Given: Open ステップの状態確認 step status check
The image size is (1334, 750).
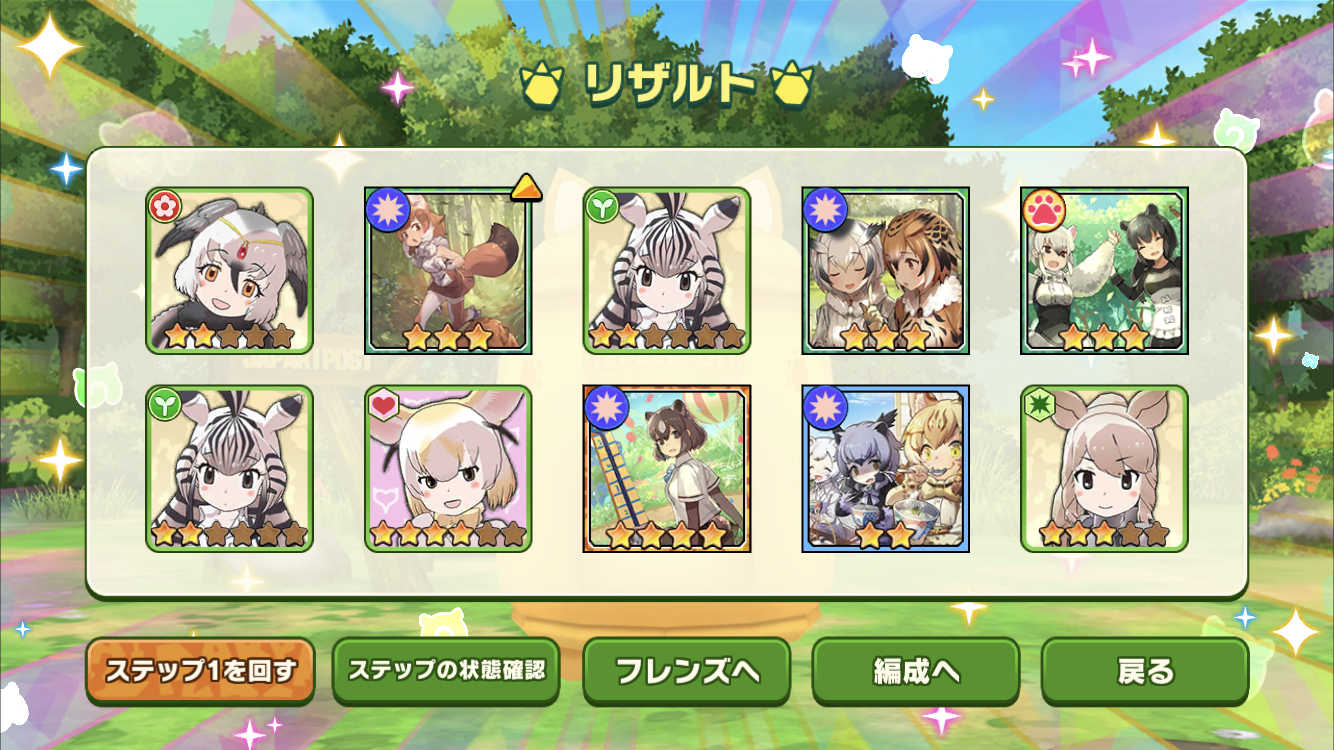Looking at the screenshot, I should pos(446,670).
